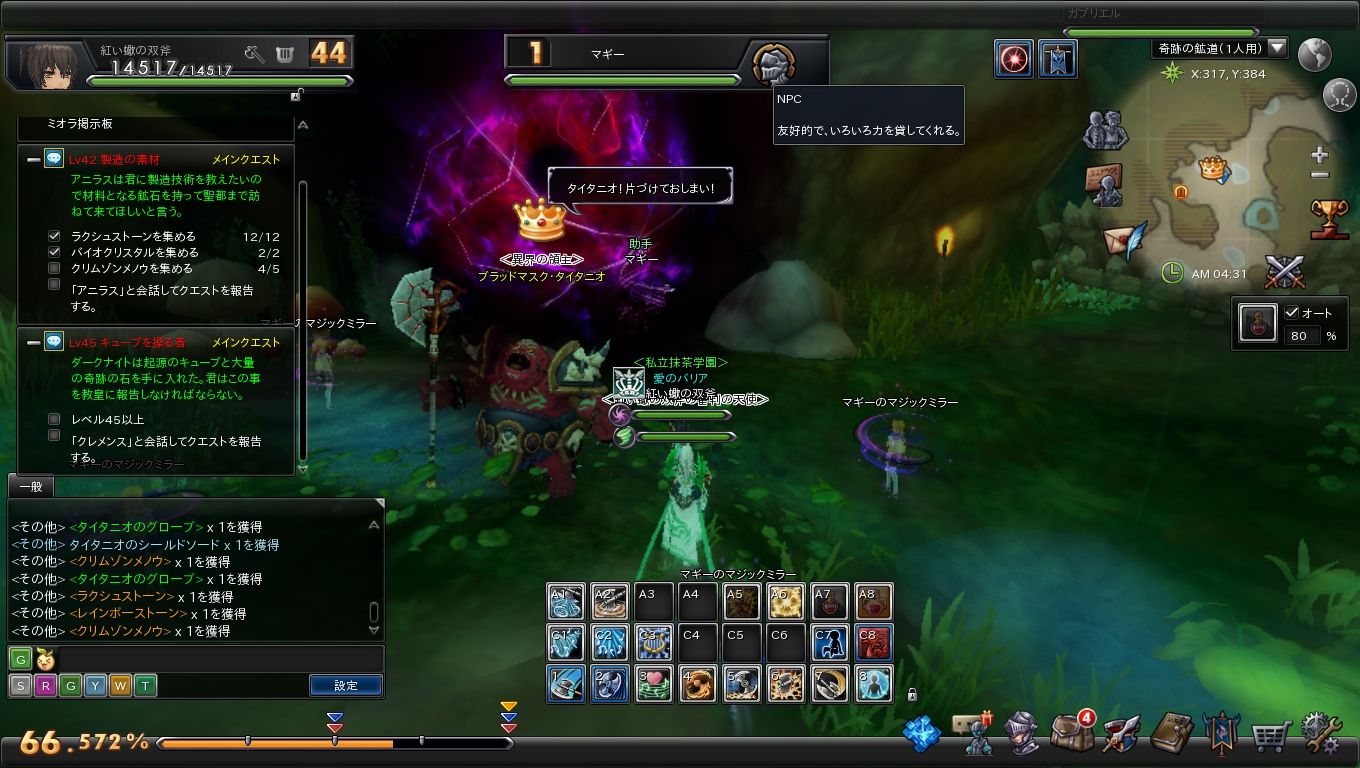
Task: Open the mail envelope with quill icon
Action: [x=1123, y=240]
